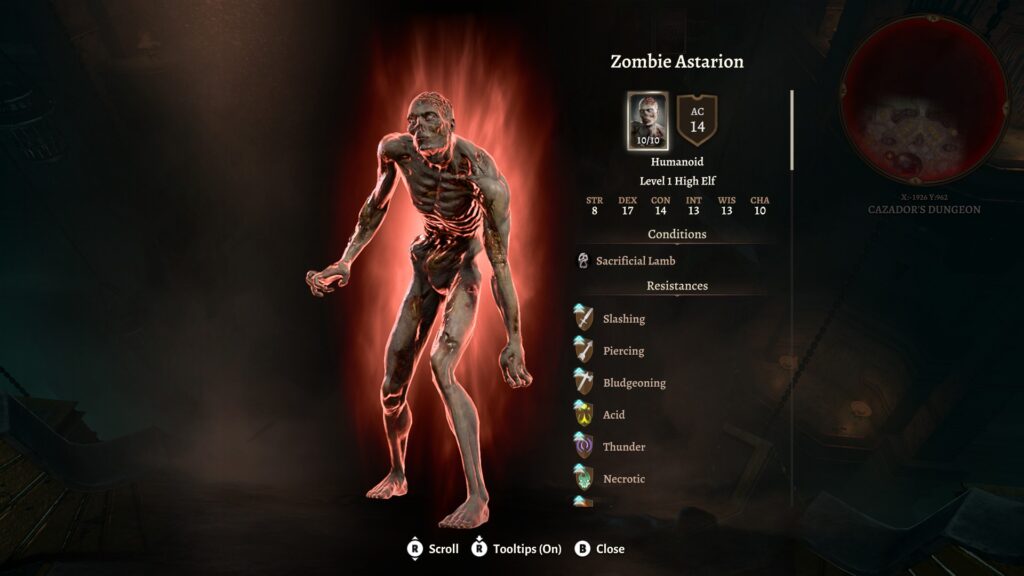Inspect the Sacrificial Lamb condition
1024x576 pixels.
pyautogui.click(x=635, y=261)
